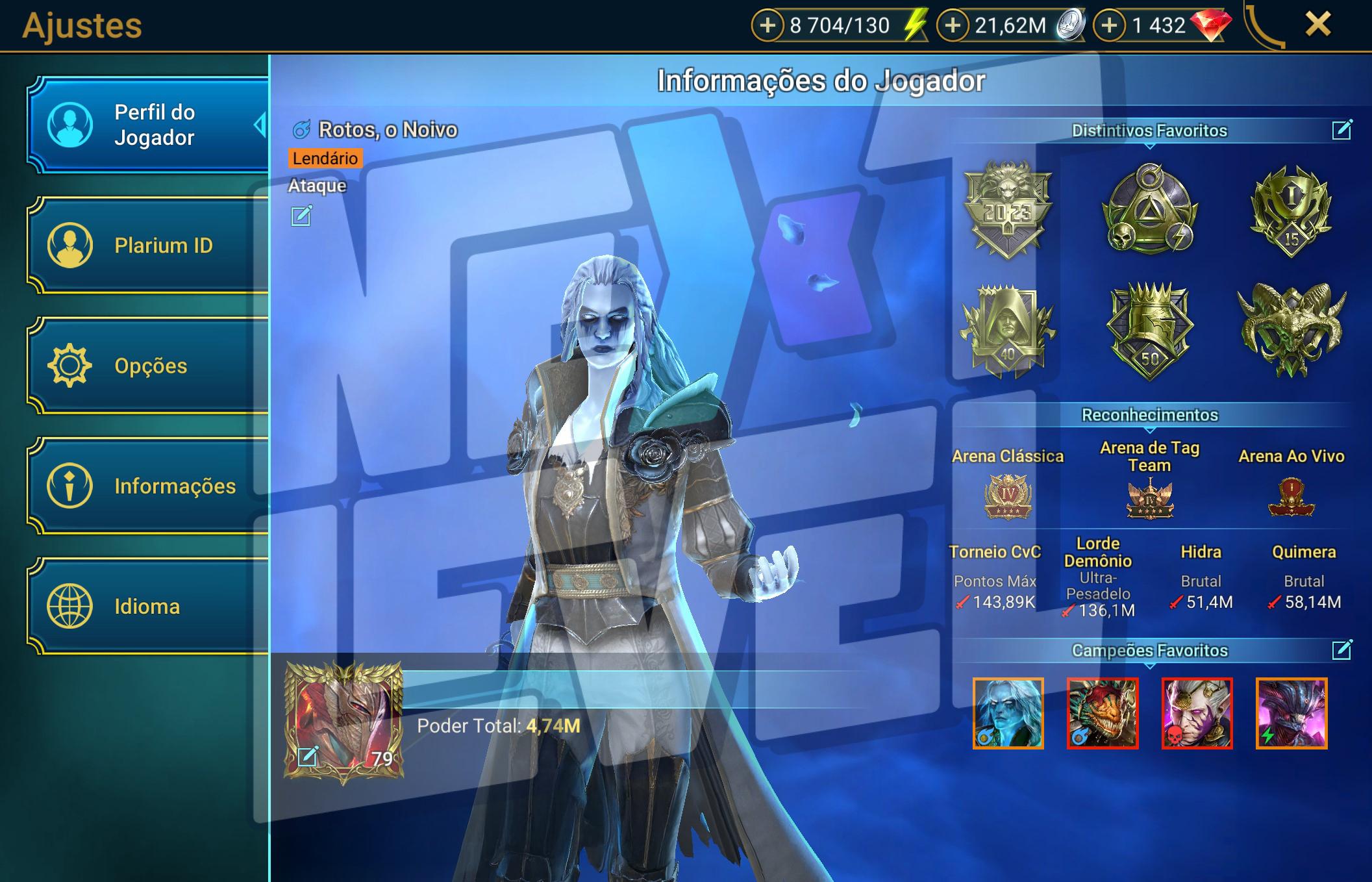1372x882 pixels.
Task: Show the Informações section
Action: pos(148,486)
